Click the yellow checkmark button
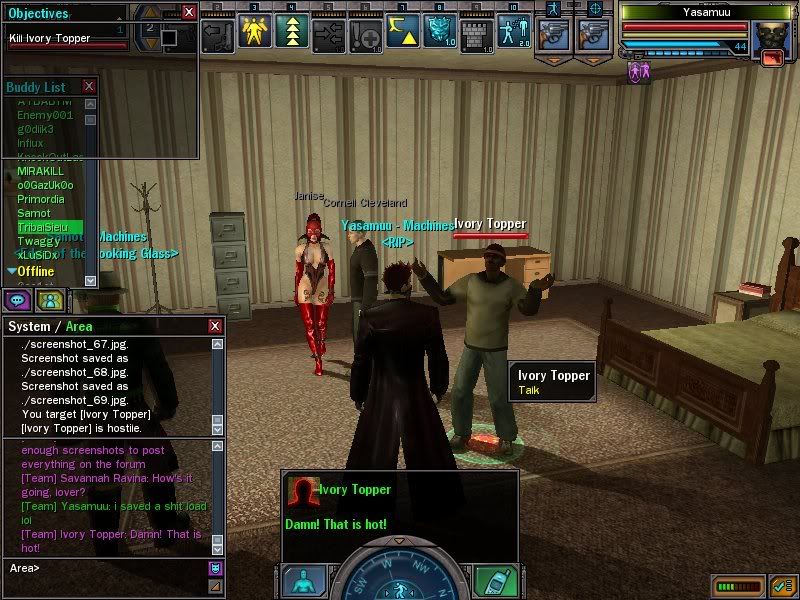This screenshot has width=800, height=600. (783, 585)
